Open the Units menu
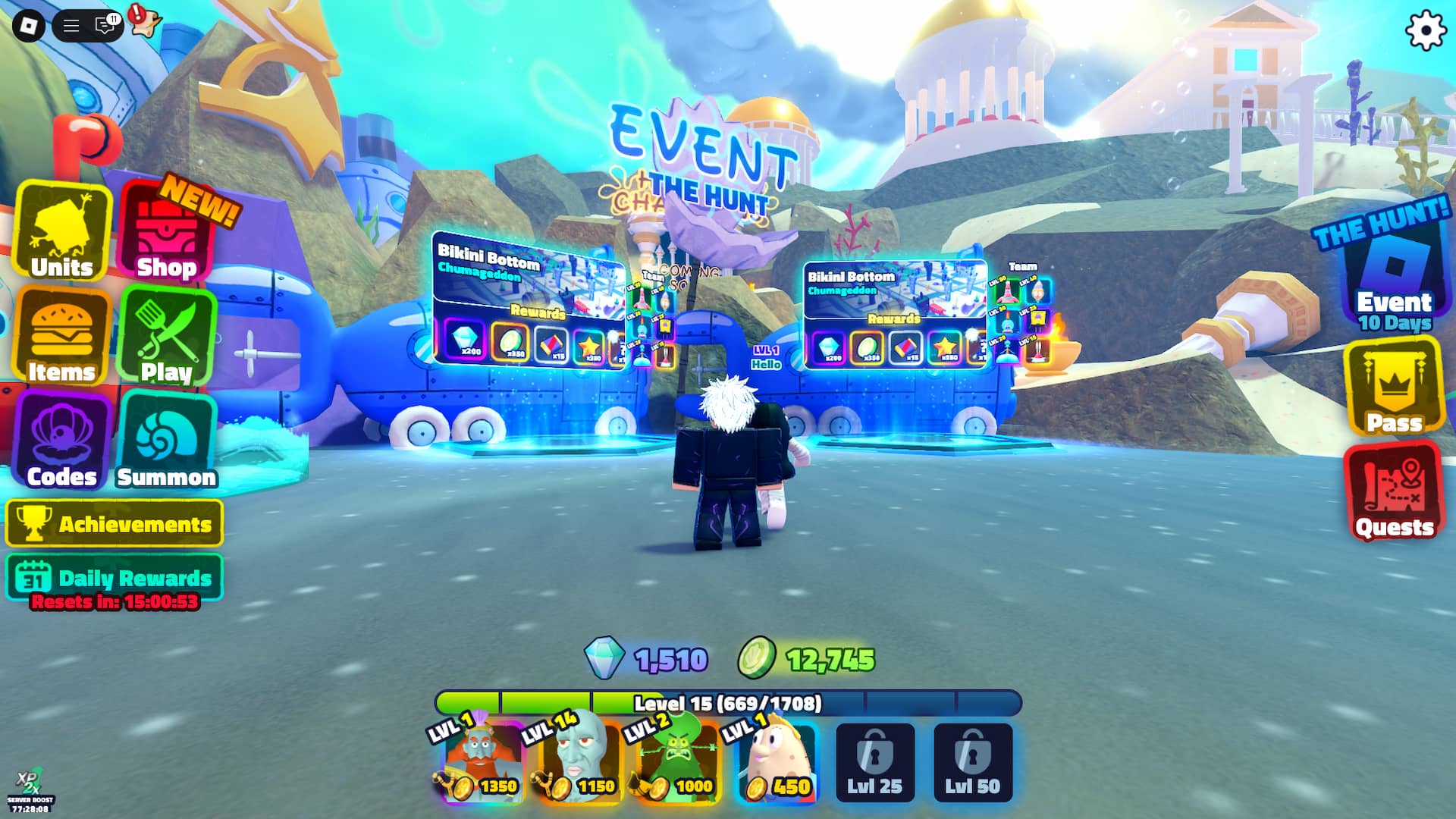This screenshot has width=1456, height=819. click(62, 232)
